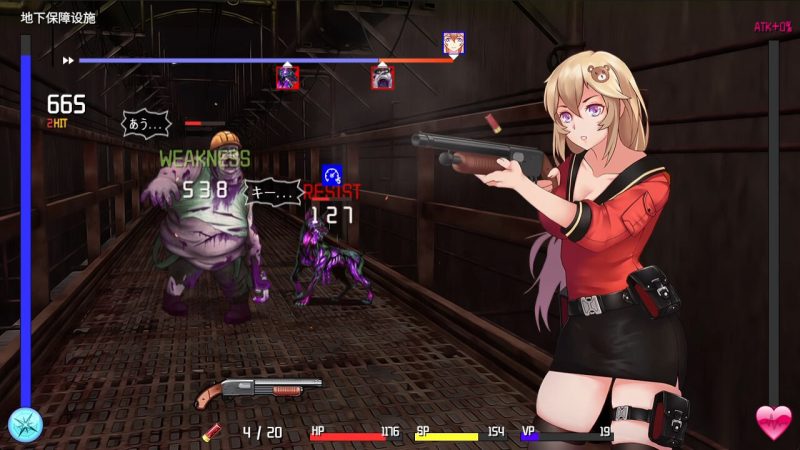The width and height of the screenshot is (800, 450).
Task: Click the red shotgun shell ammo icon
Action: [212, 432]
